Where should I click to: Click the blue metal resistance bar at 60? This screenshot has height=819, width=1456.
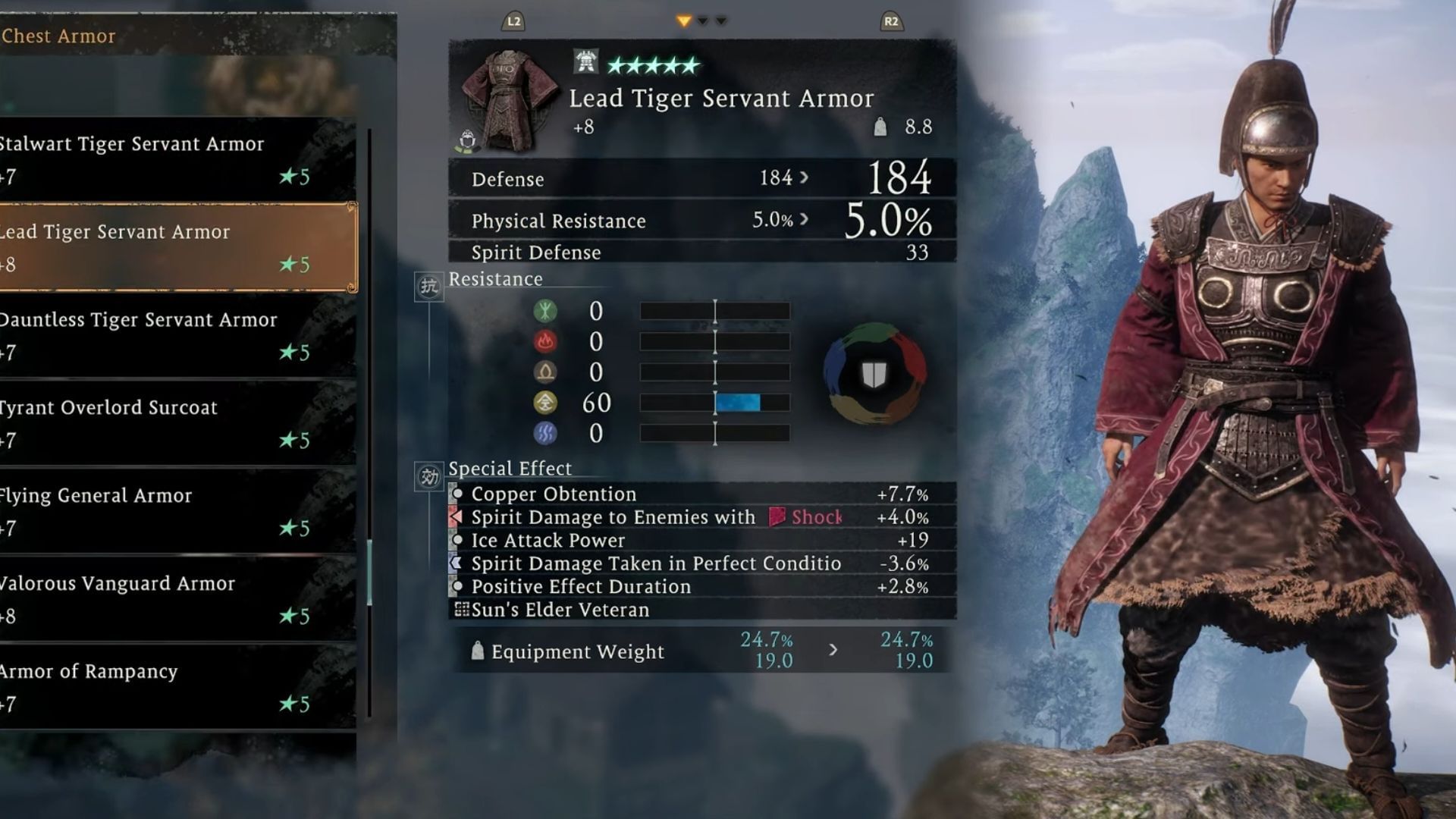tap(737, 403)
